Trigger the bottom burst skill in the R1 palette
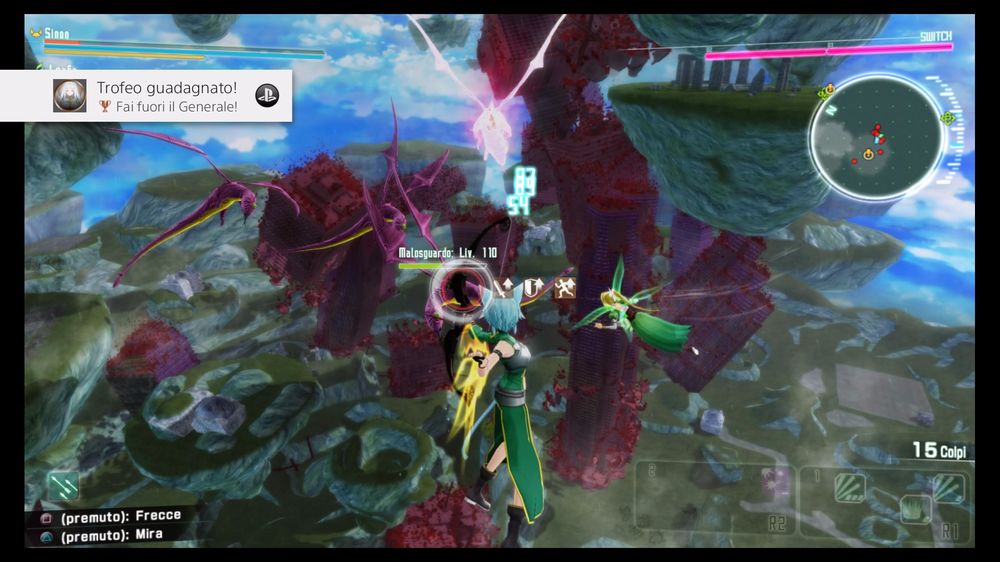 [x=914, y=510]
